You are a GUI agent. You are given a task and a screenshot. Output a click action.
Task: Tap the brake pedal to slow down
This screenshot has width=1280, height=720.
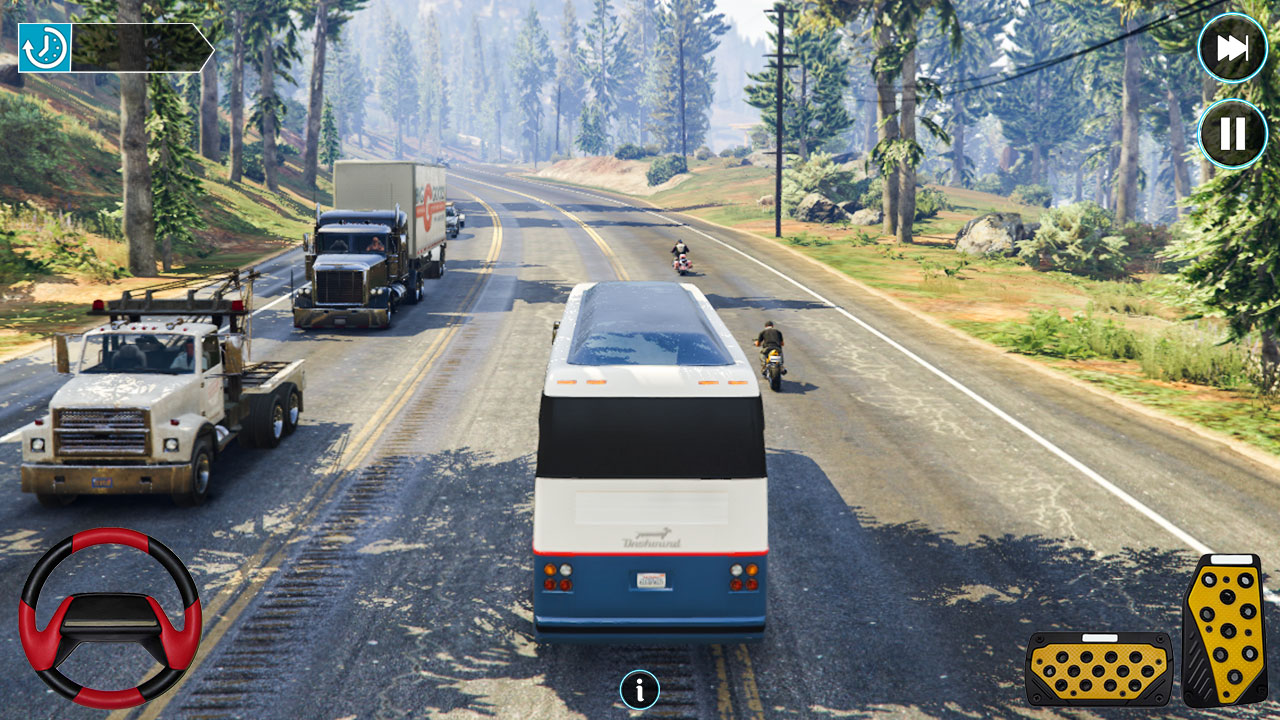(1097, 668)
